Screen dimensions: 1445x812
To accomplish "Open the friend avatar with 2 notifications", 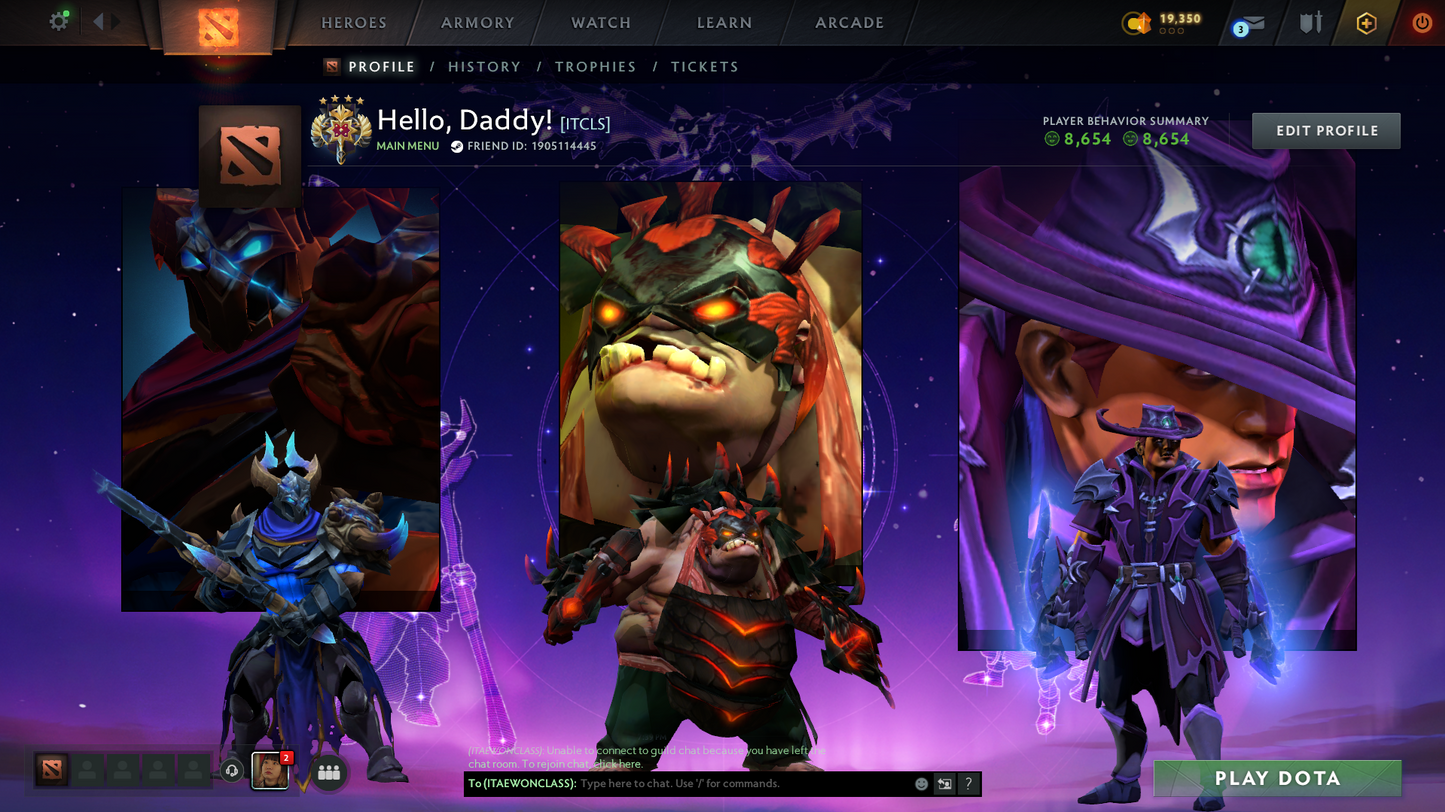I will [x=270, y=771].
